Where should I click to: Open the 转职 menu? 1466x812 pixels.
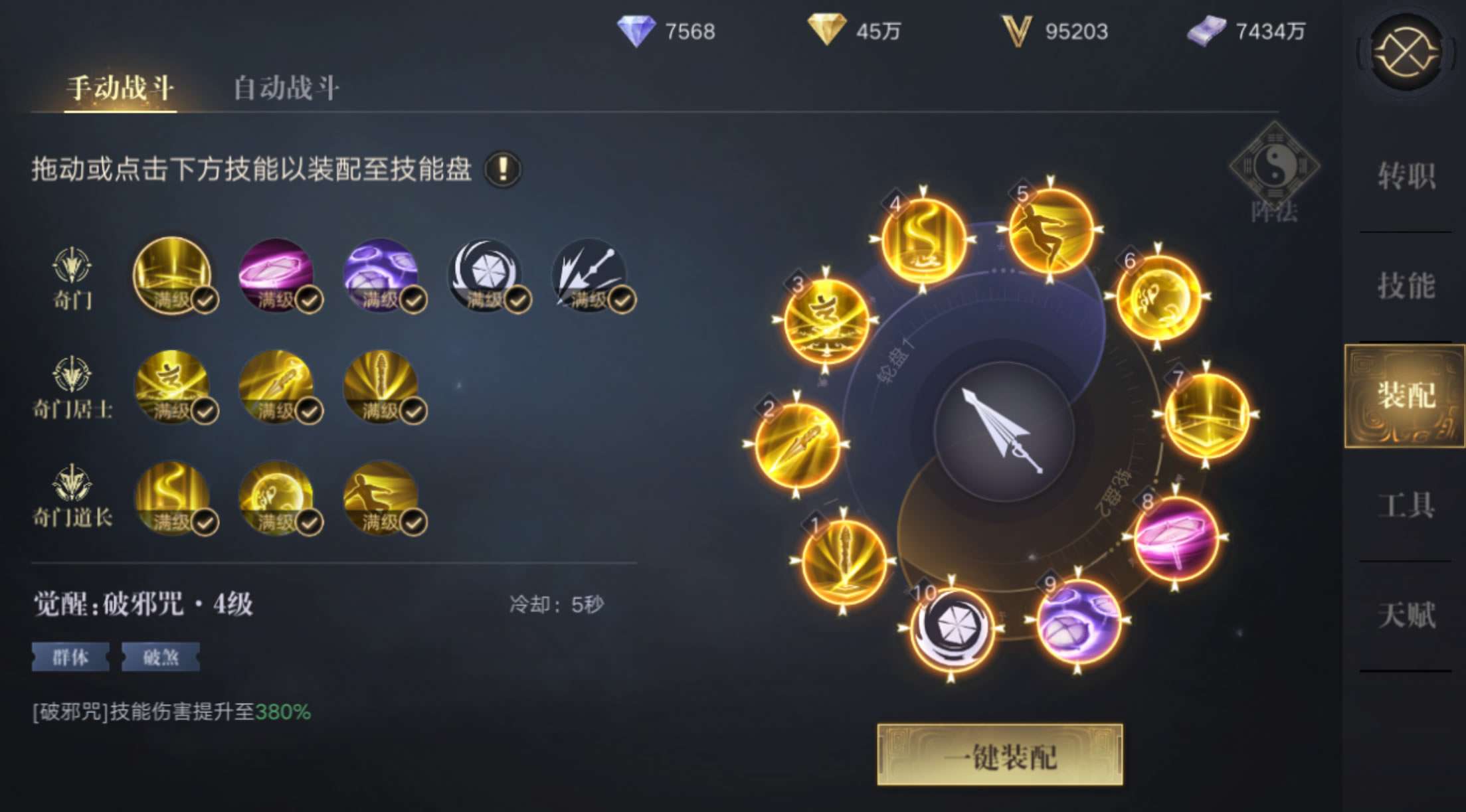coord(1406,177)
